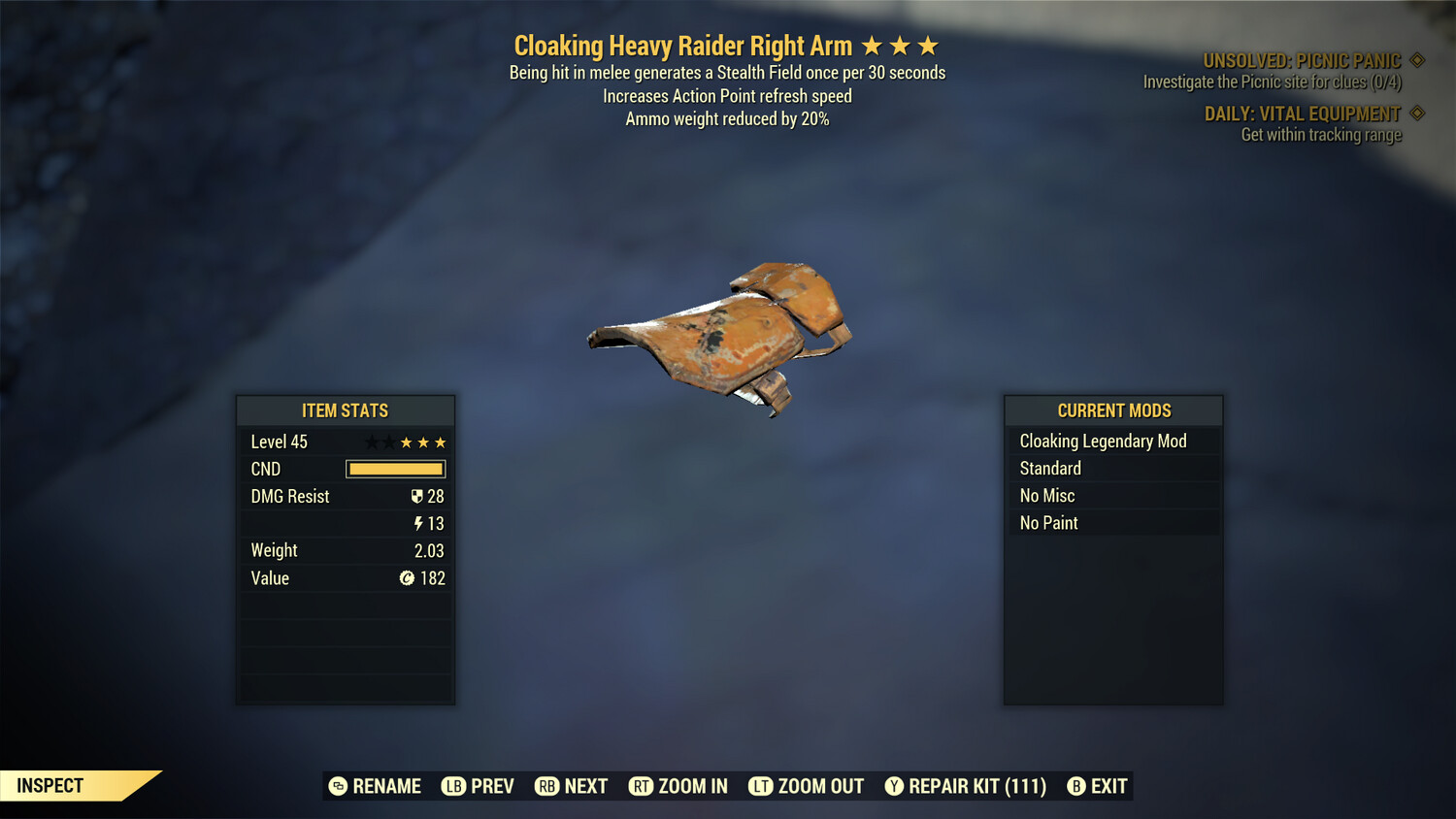Click the B Exit button icon
This screenshot has width=1456, height=819.
(1075, 786)
